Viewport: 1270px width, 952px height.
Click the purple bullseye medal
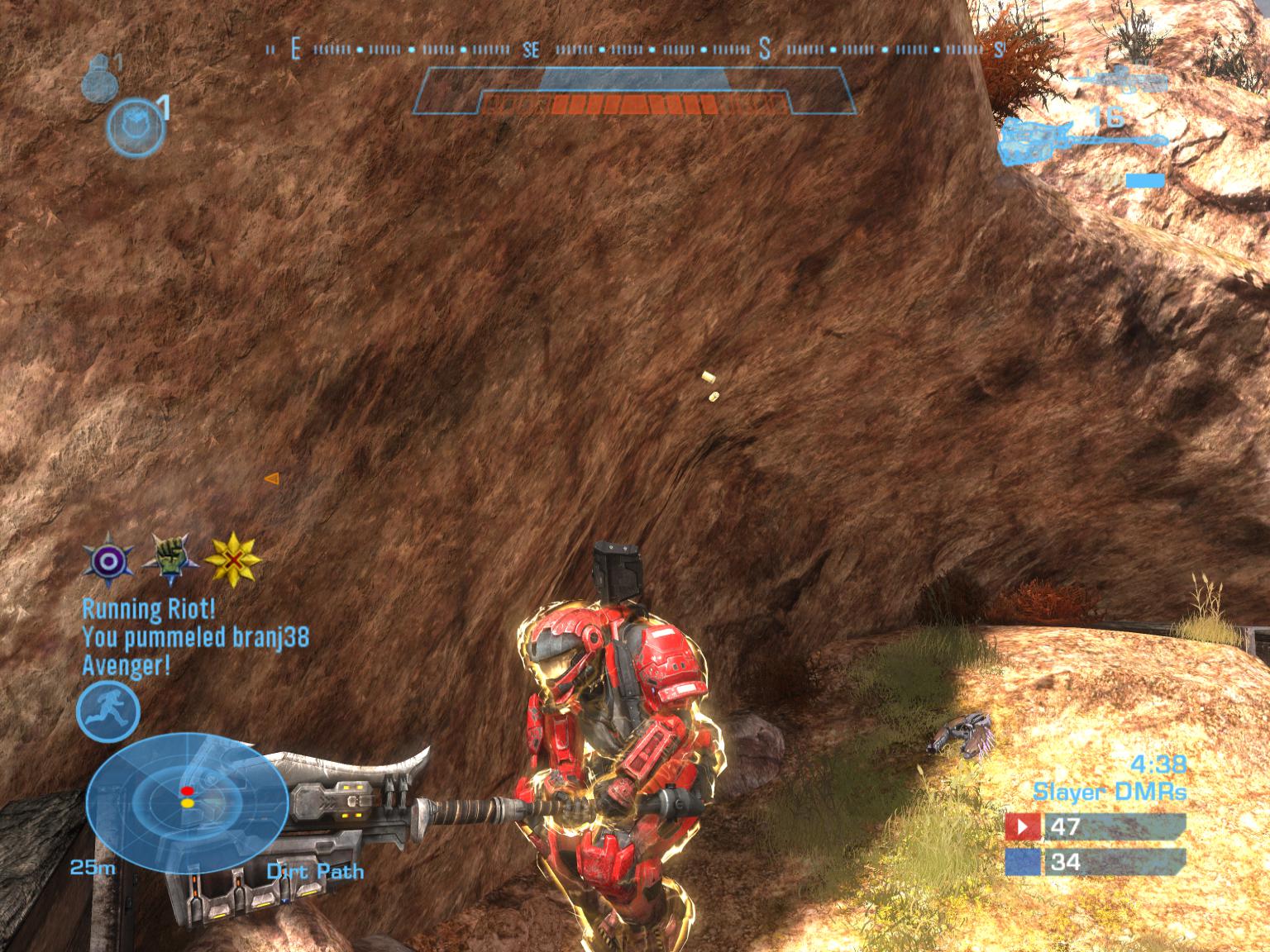pyautogui.click(x=110, y=561)
